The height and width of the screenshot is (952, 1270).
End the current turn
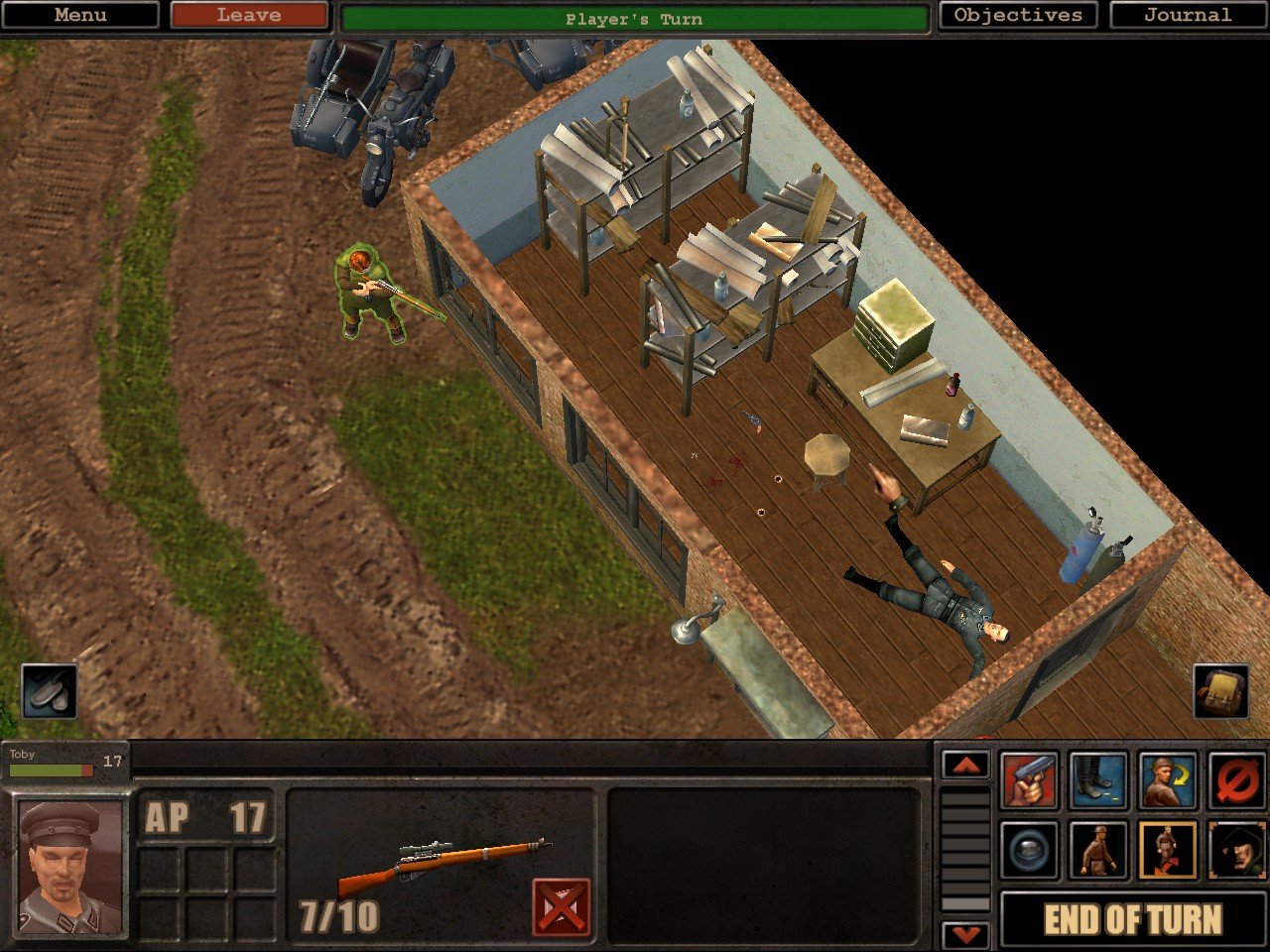1132,919
